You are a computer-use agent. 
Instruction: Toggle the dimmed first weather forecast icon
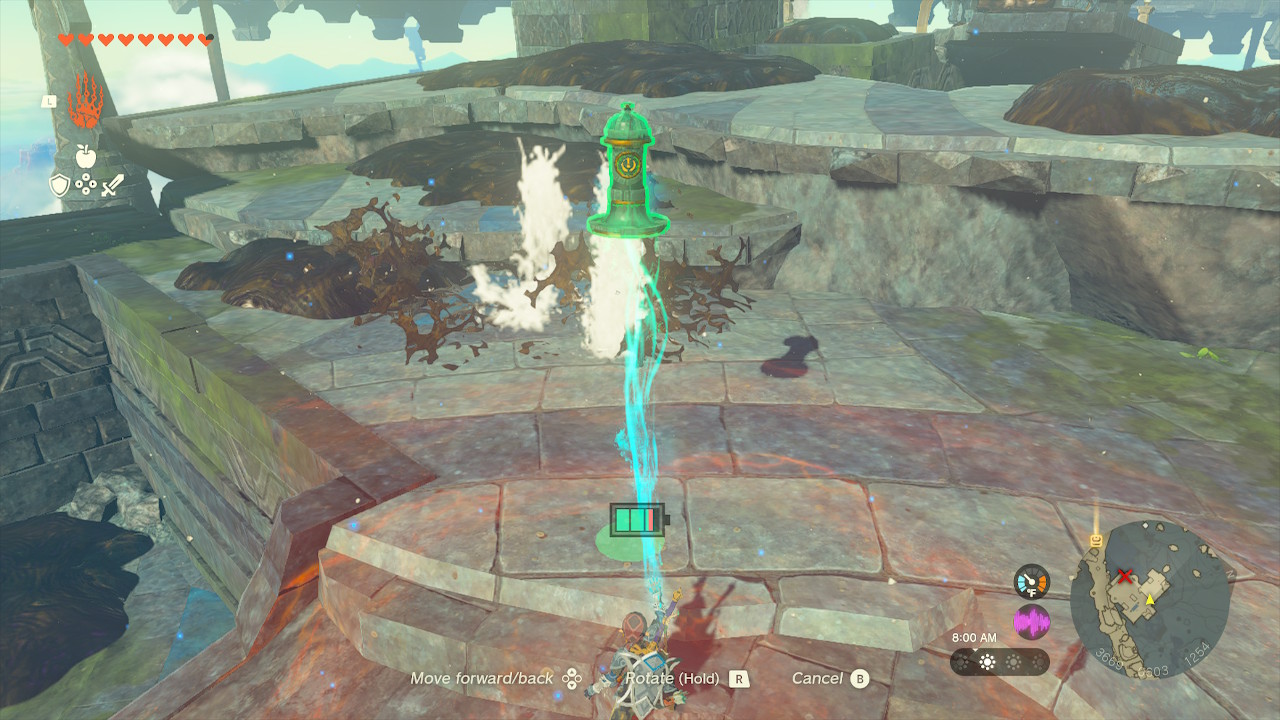(x=962, y=661)
